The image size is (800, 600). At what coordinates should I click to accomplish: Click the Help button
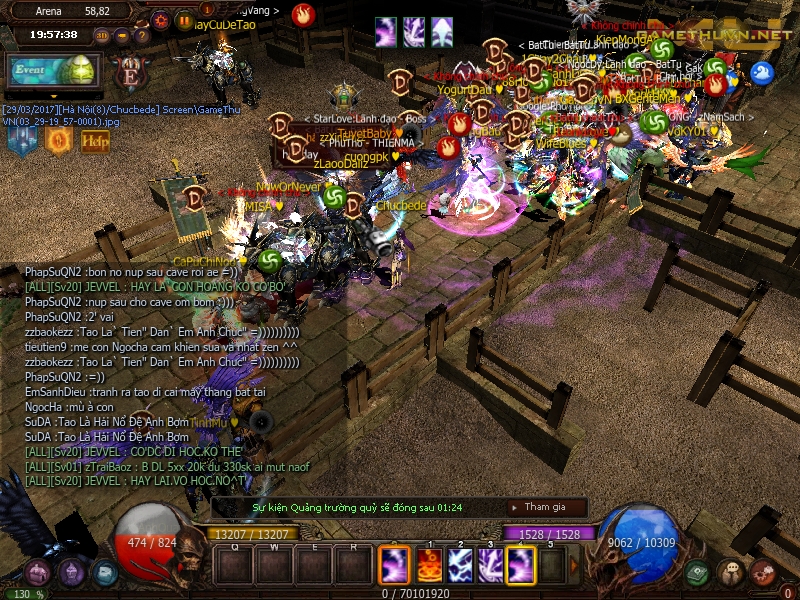95,141
